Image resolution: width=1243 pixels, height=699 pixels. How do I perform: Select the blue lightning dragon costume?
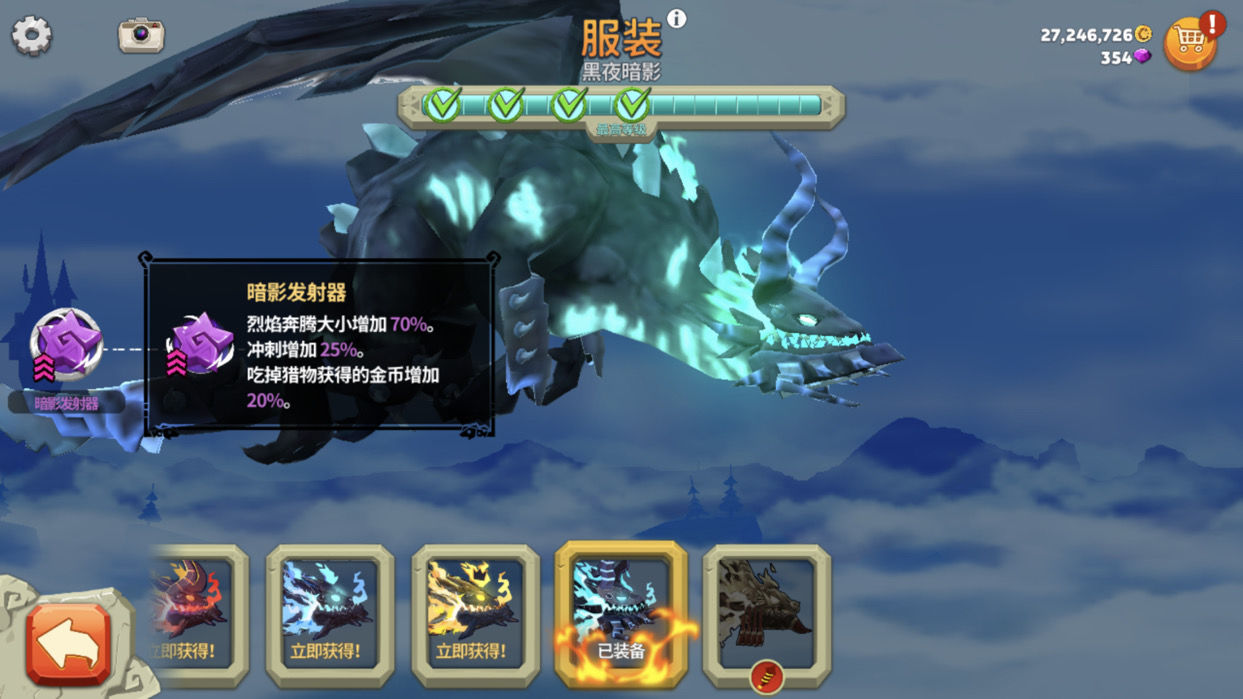pos(329,613)
